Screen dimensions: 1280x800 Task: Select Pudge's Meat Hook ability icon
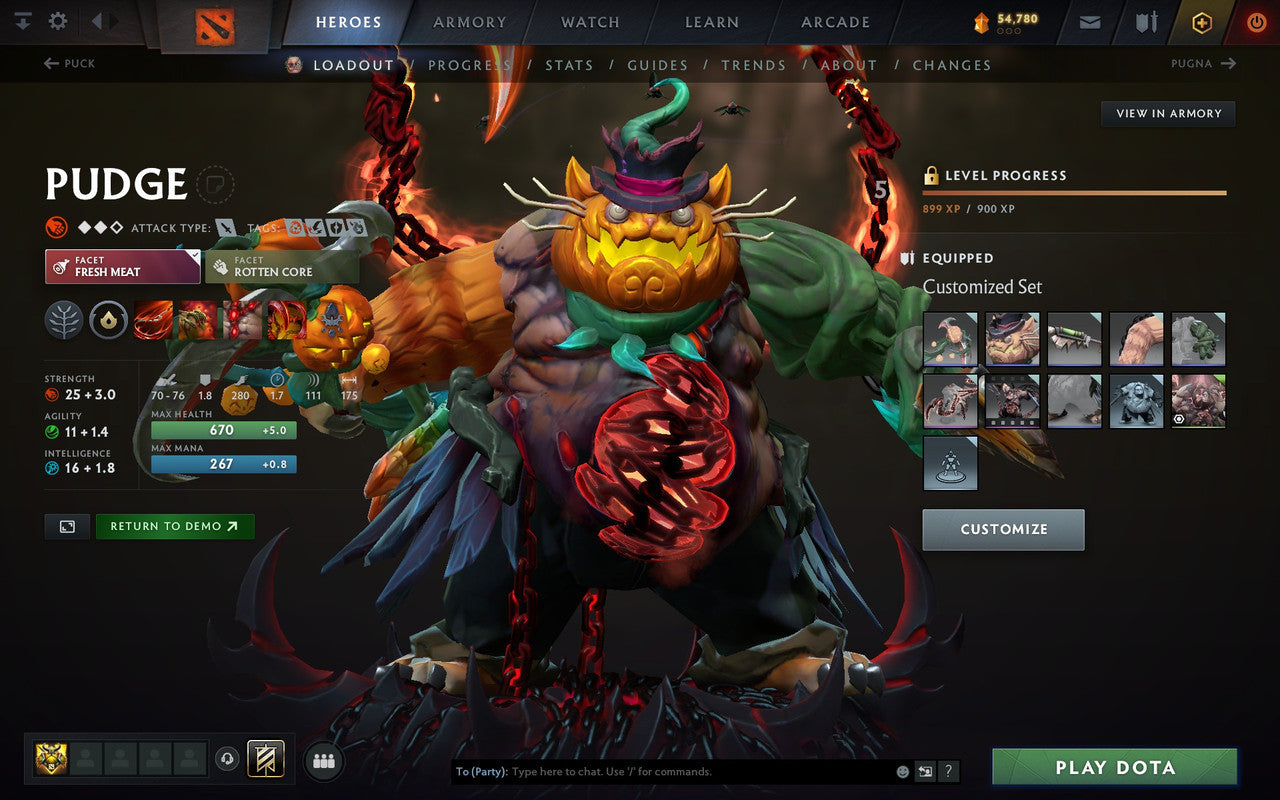(x=152, y=320)
